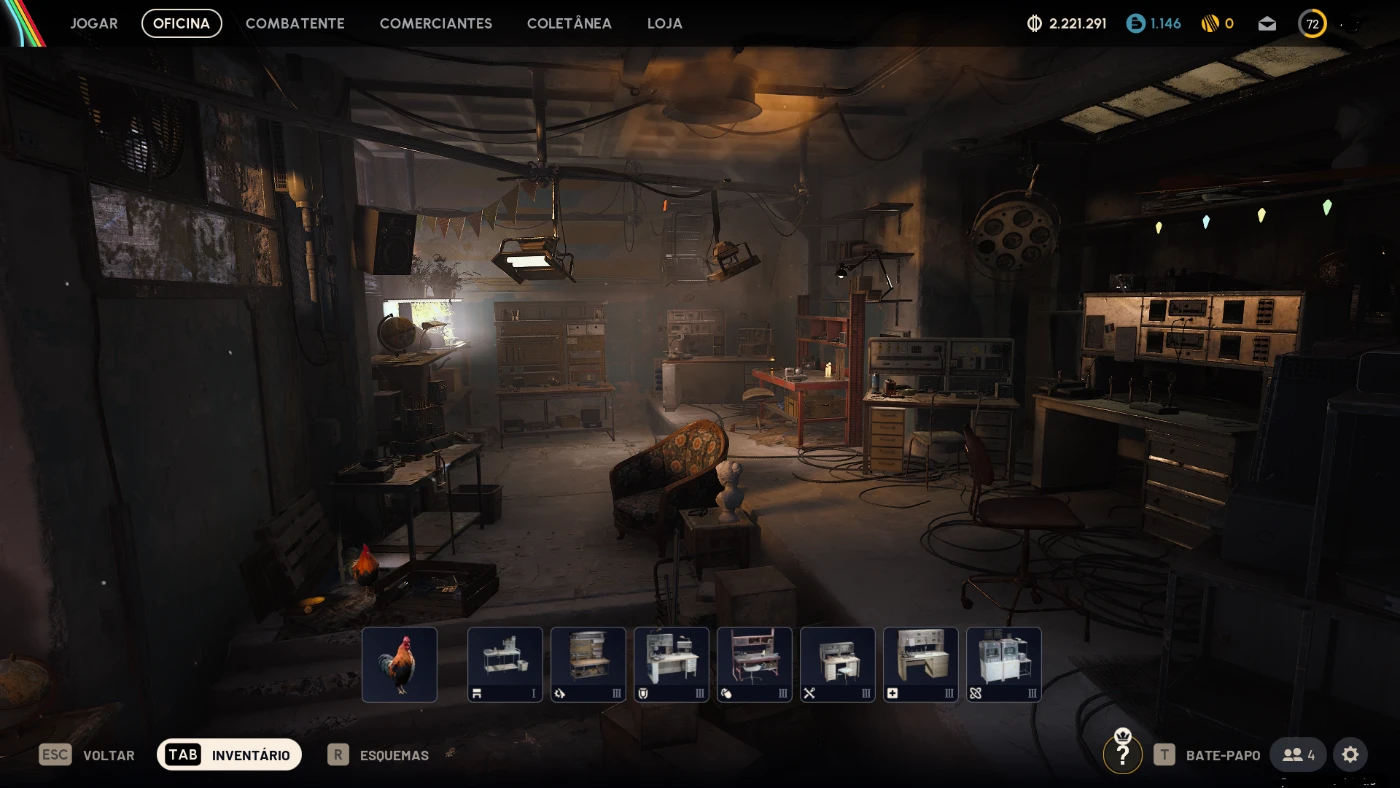
Task: Open the COMERCIANTES tab
Action: (436, 23)
